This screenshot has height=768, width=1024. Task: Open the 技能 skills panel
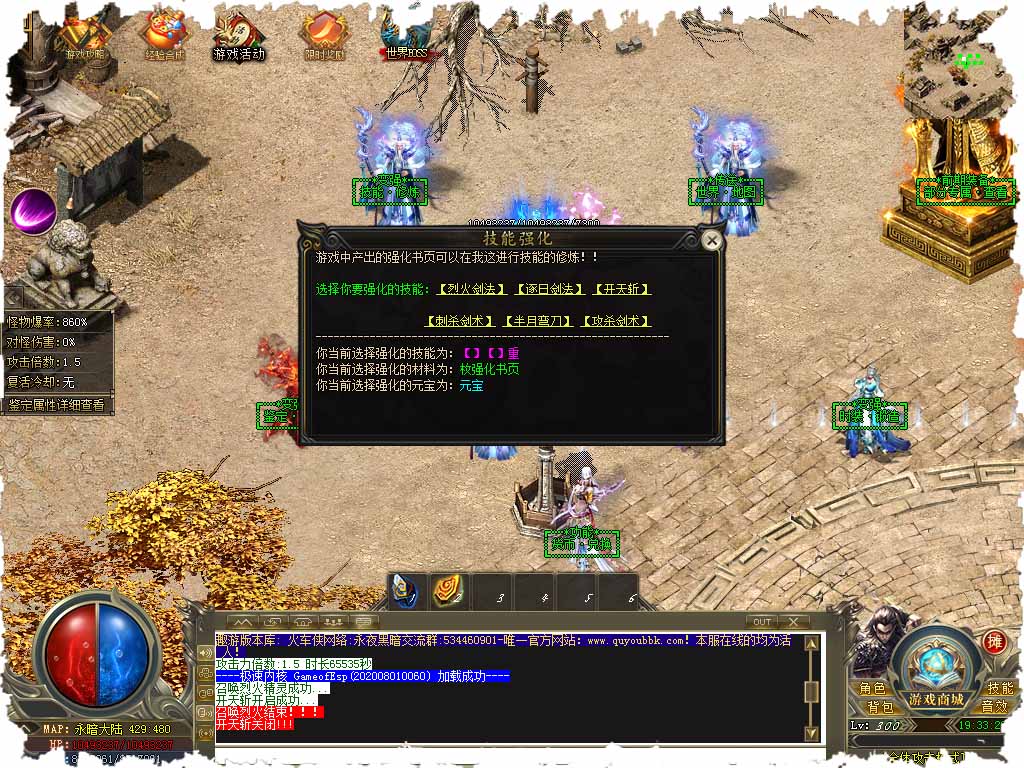click(x=999, y=688)
